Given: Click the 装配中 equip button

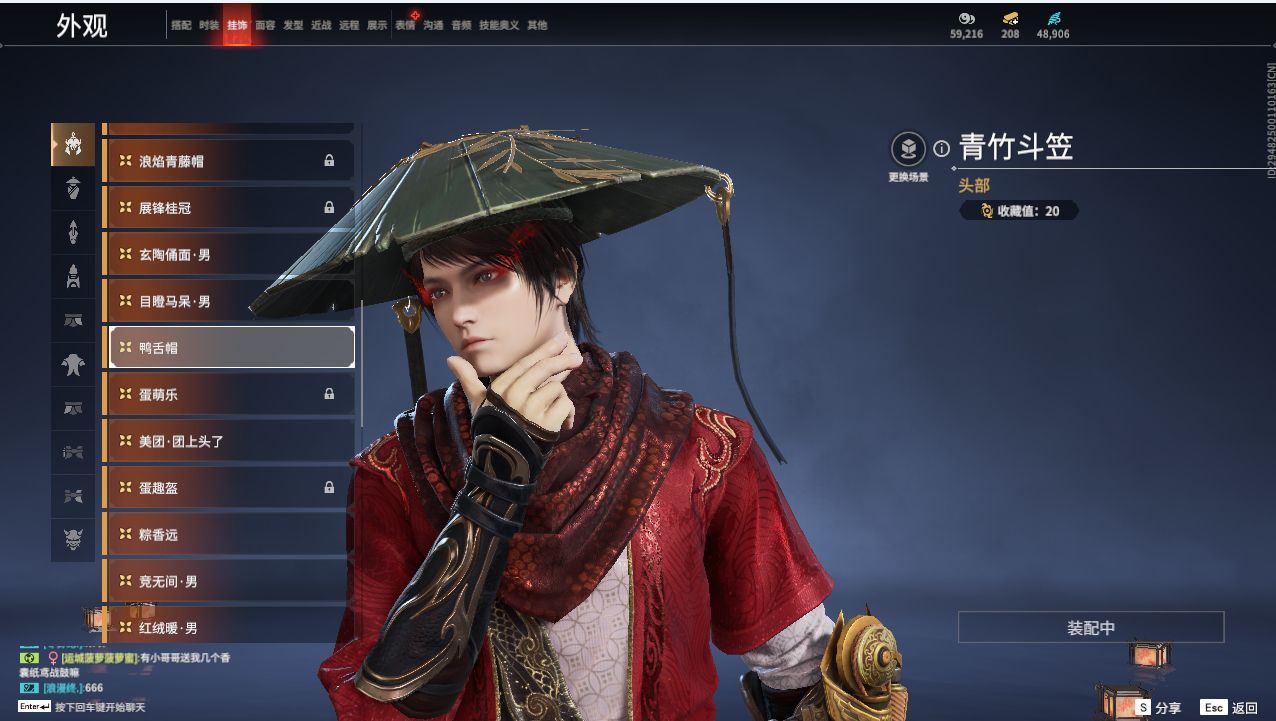Looking at the screenshot, I should [x=1090, y=628].
